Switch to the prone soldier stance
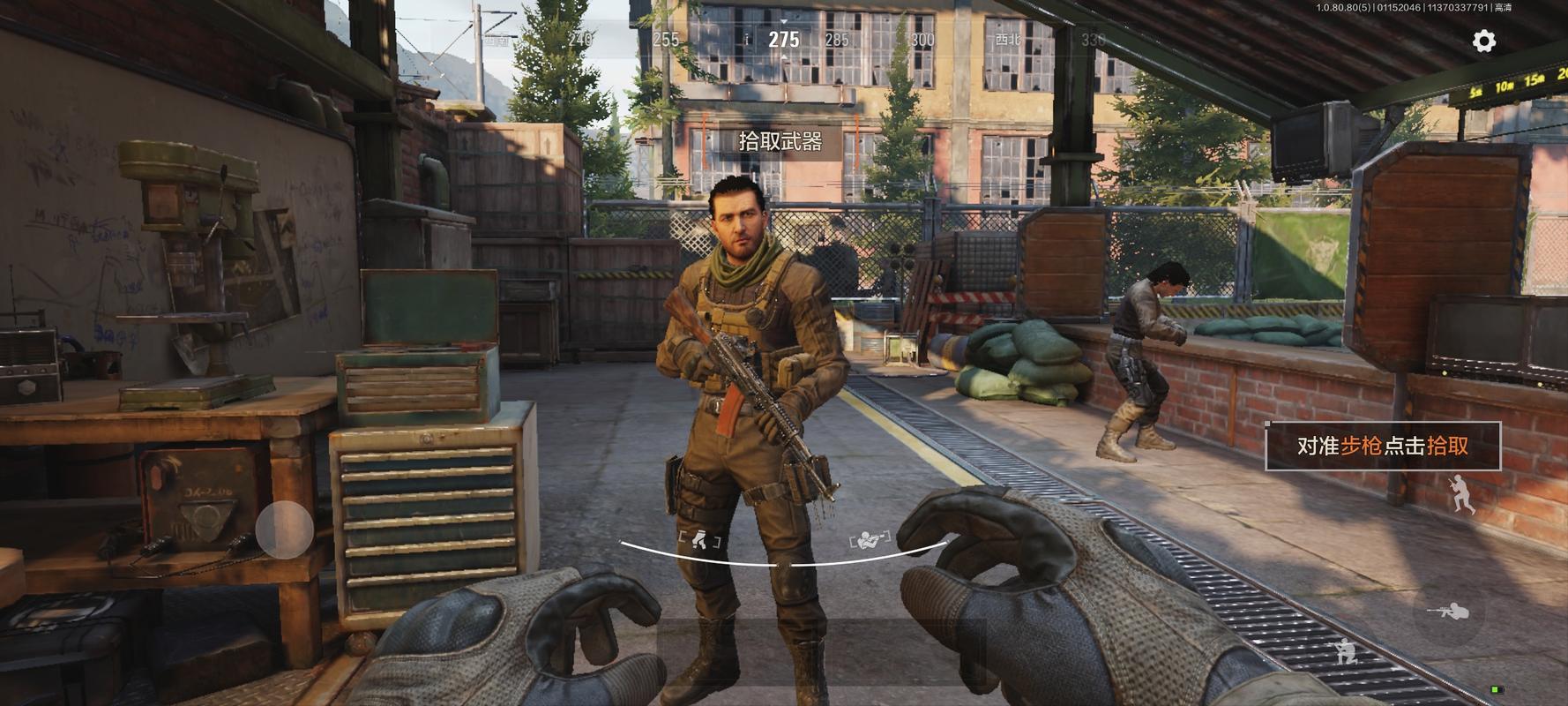 pos(1449,611)
